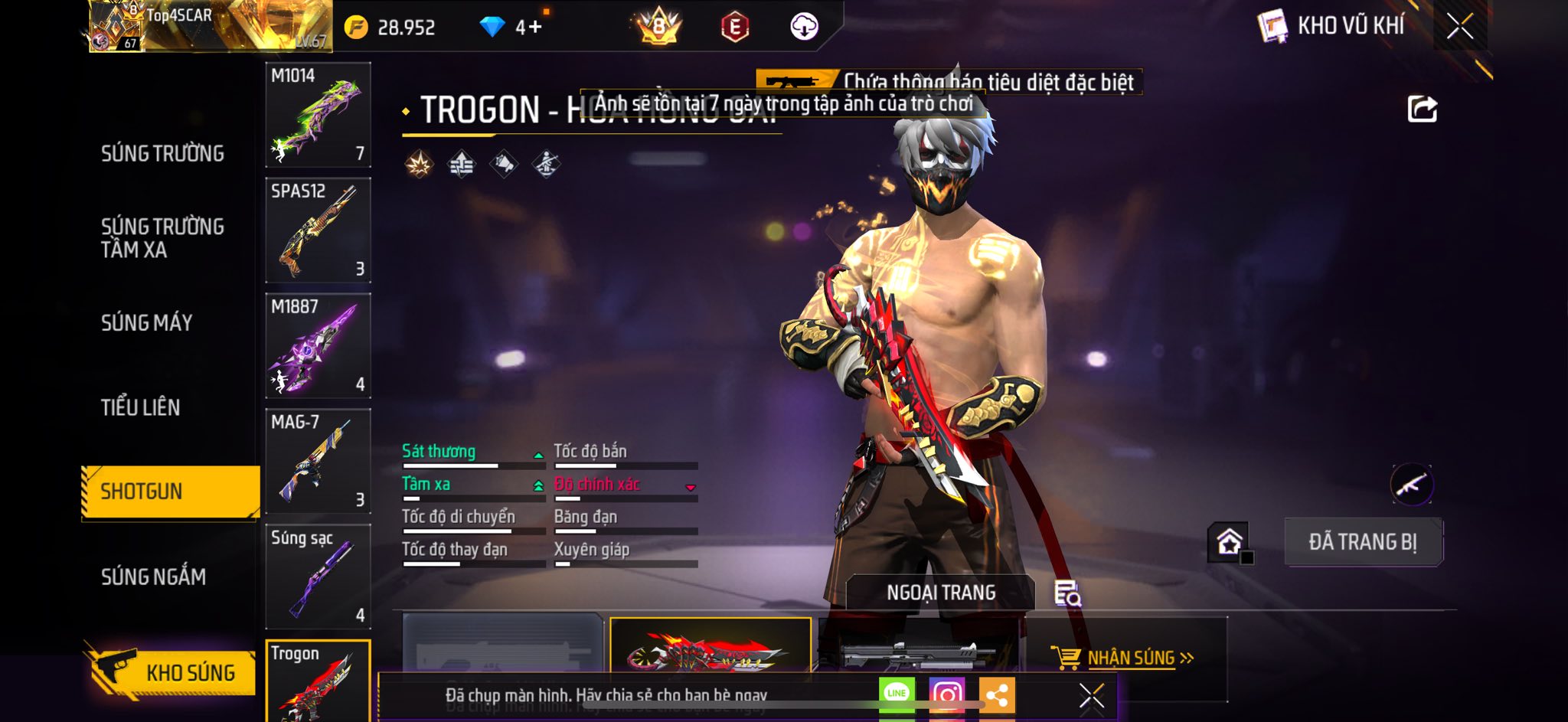1568x722 pixels.
Task: Select the Súng Máy weapon category
Action: [x=146, y=322]
